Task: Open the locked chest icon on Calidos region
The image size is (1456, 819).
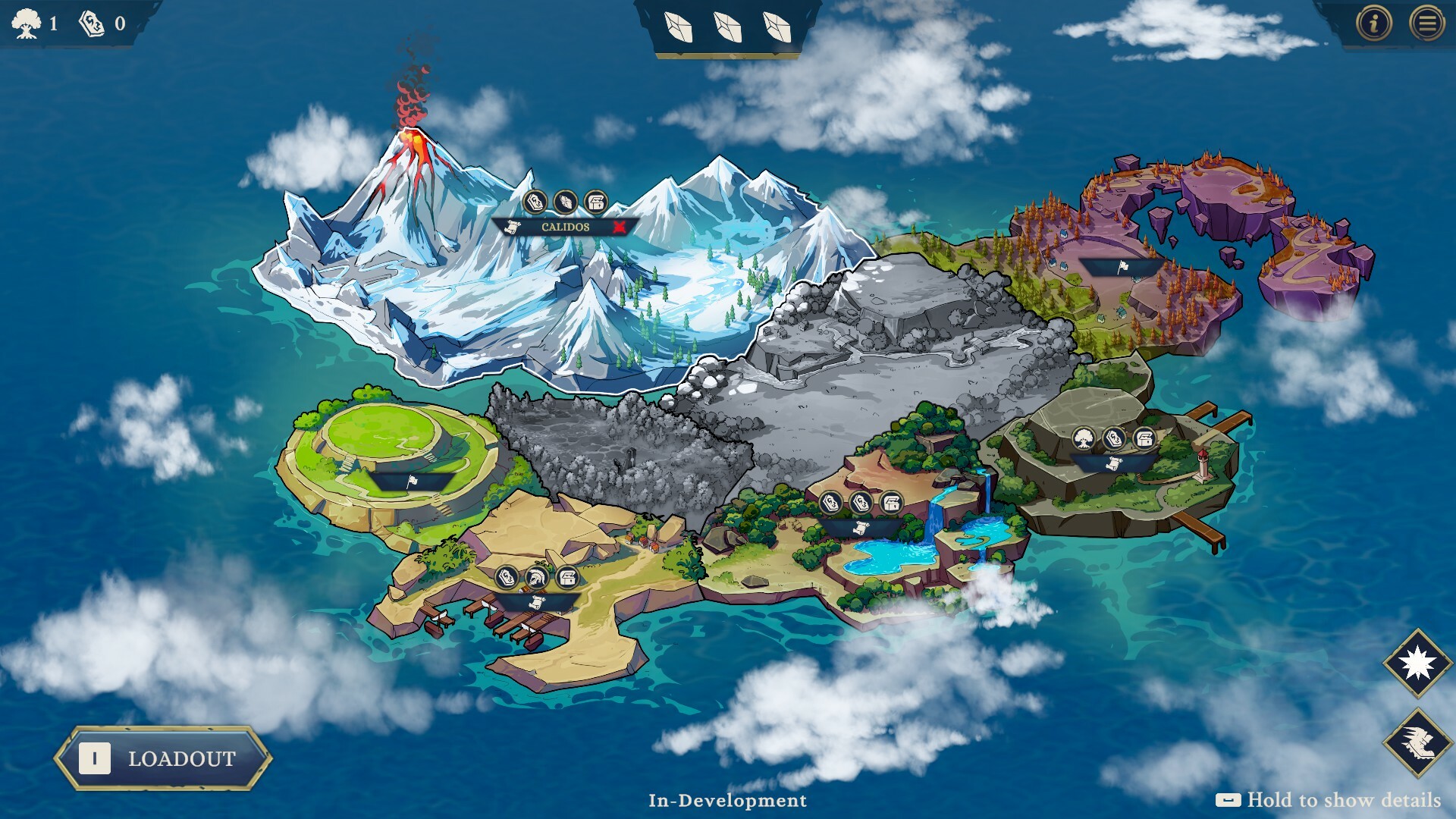Action: (595, 199)
